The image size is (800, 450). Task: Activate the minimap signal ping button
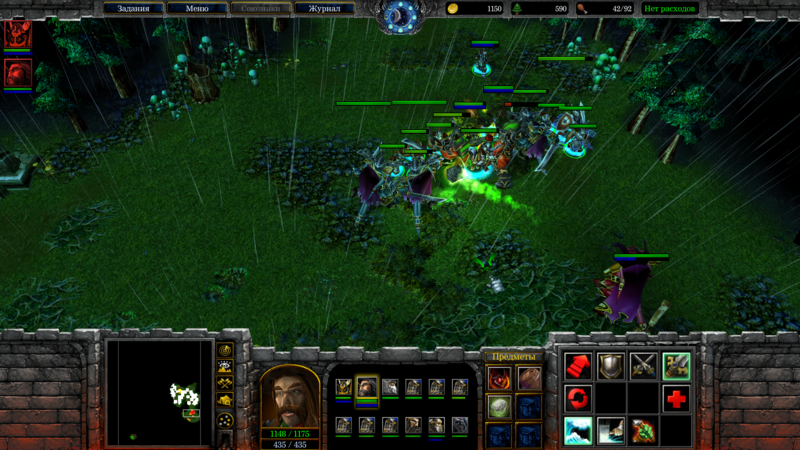[226, 351]
